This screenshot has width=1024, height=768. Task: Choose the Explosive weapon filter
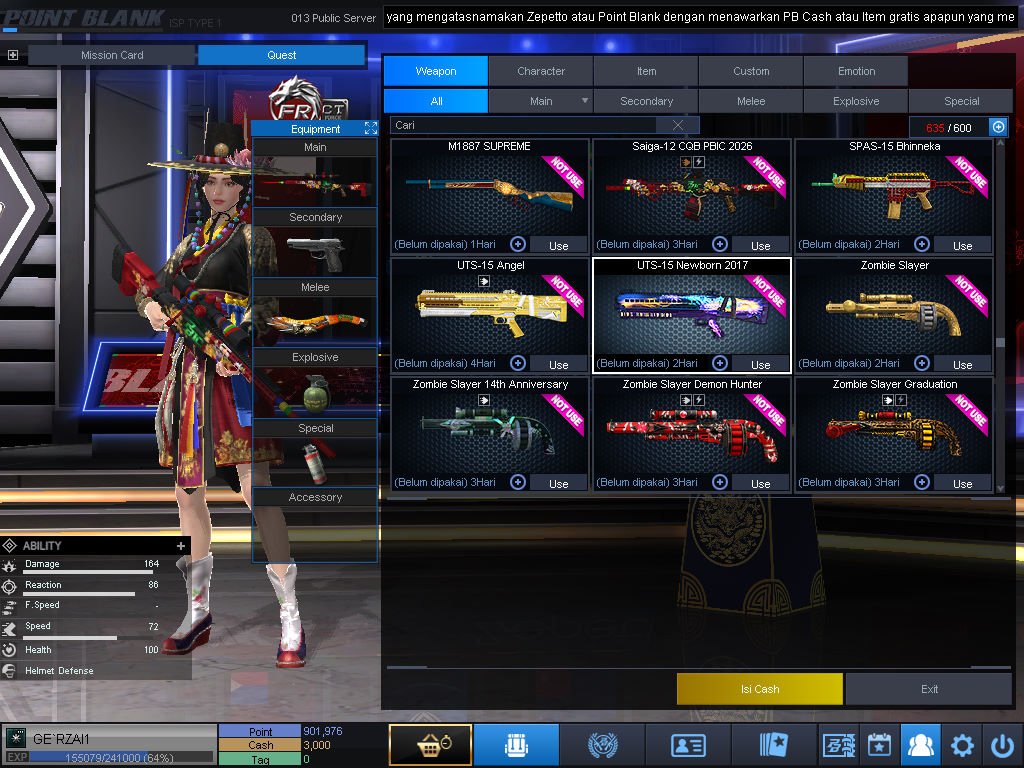click(856, 101)
